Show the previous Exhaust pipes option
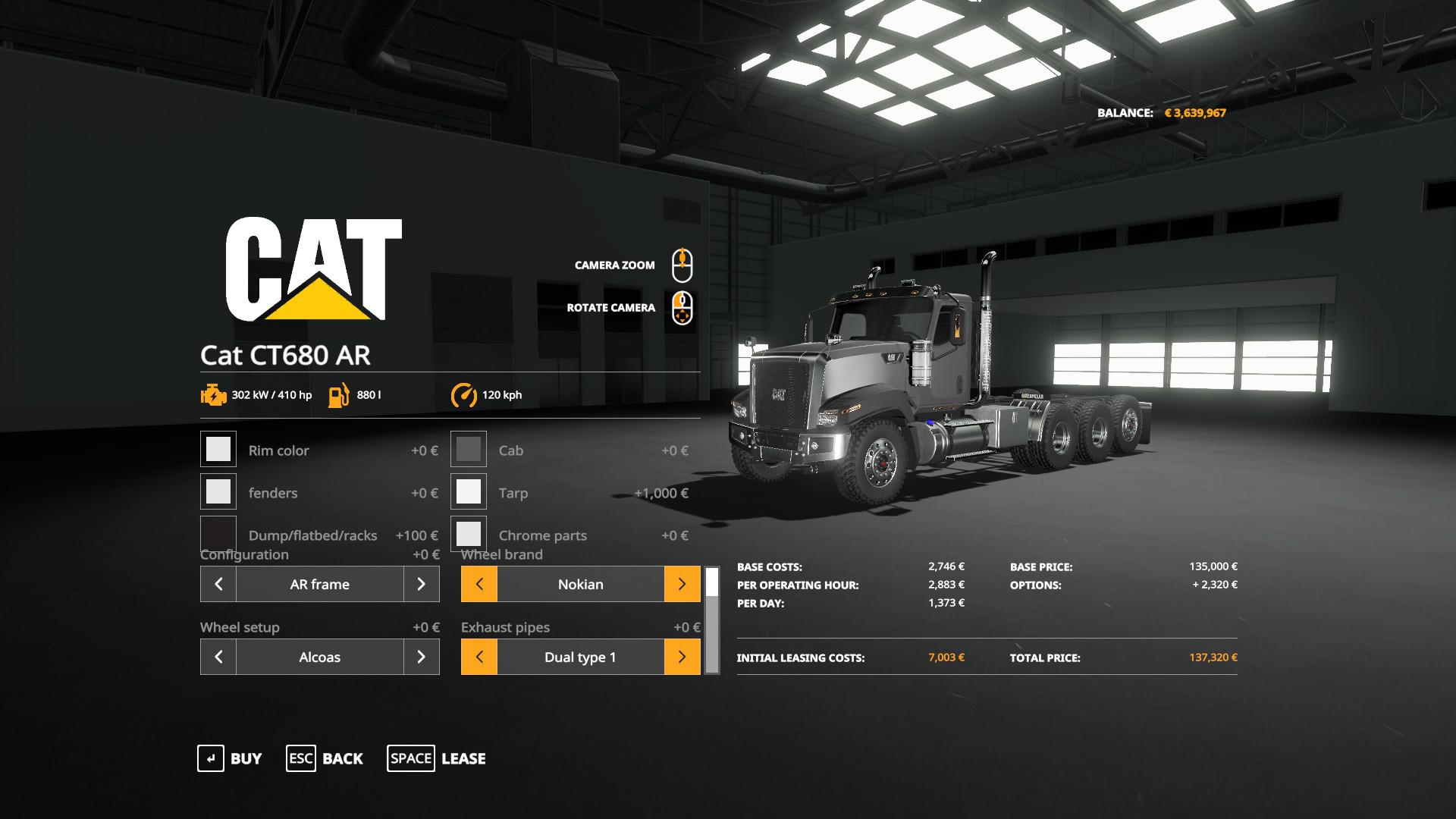The height and width of the screenshot is (819, 1456). point(479,657)
